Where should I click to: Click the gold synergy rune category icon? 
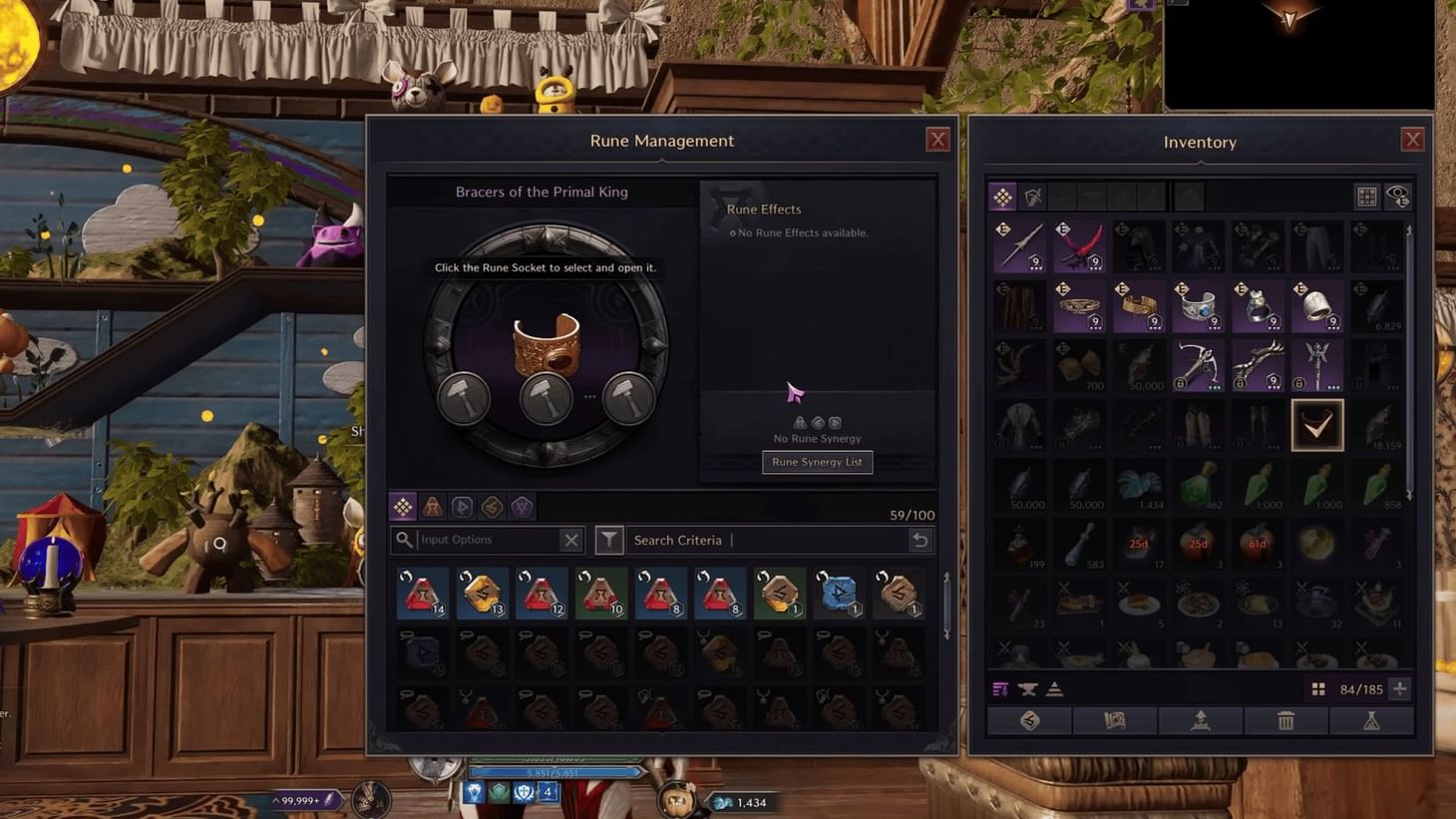pyautogui.click(x=491, y=506)
